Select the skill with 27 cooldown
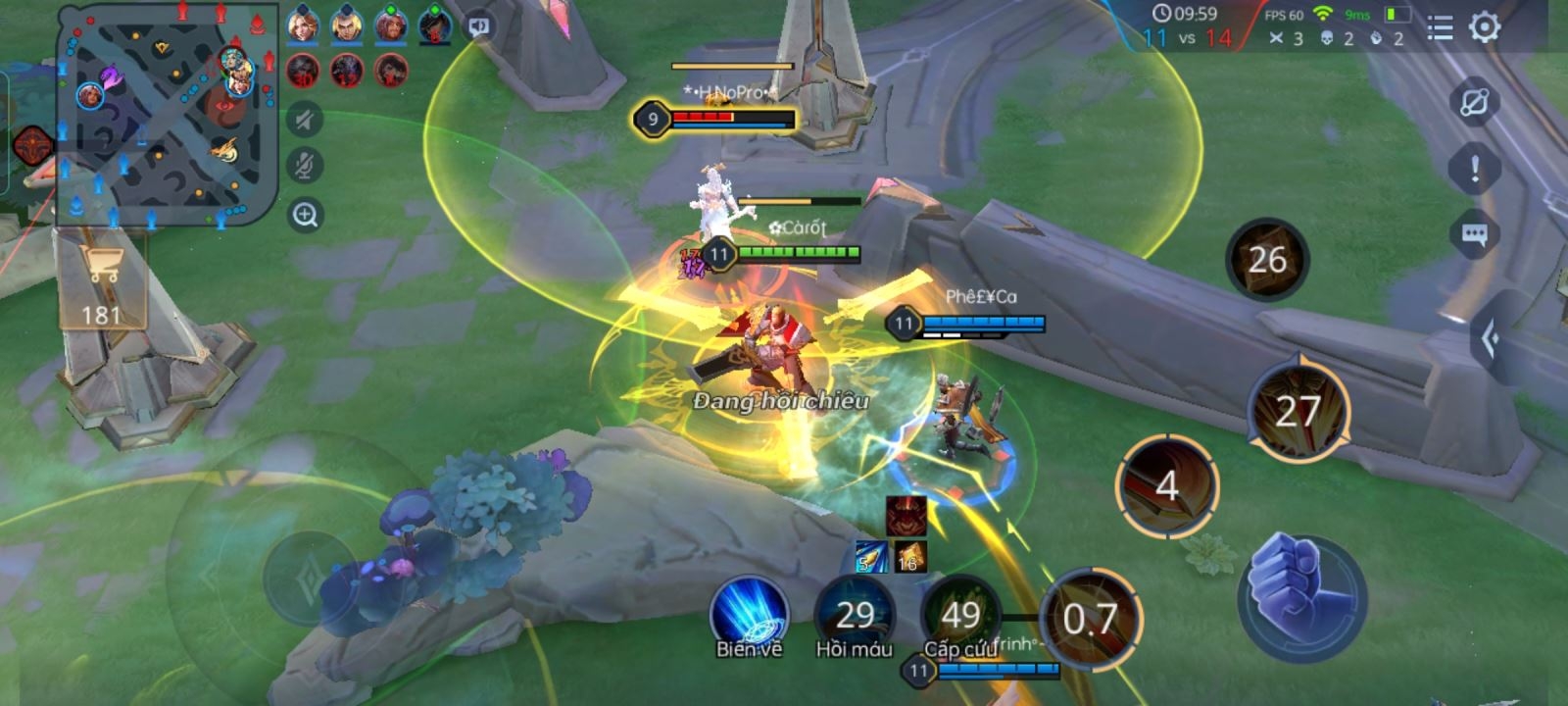Image resolution: width=1568 pixels, height=706 pixels. pyautogui.click(x=1298, y=412)
